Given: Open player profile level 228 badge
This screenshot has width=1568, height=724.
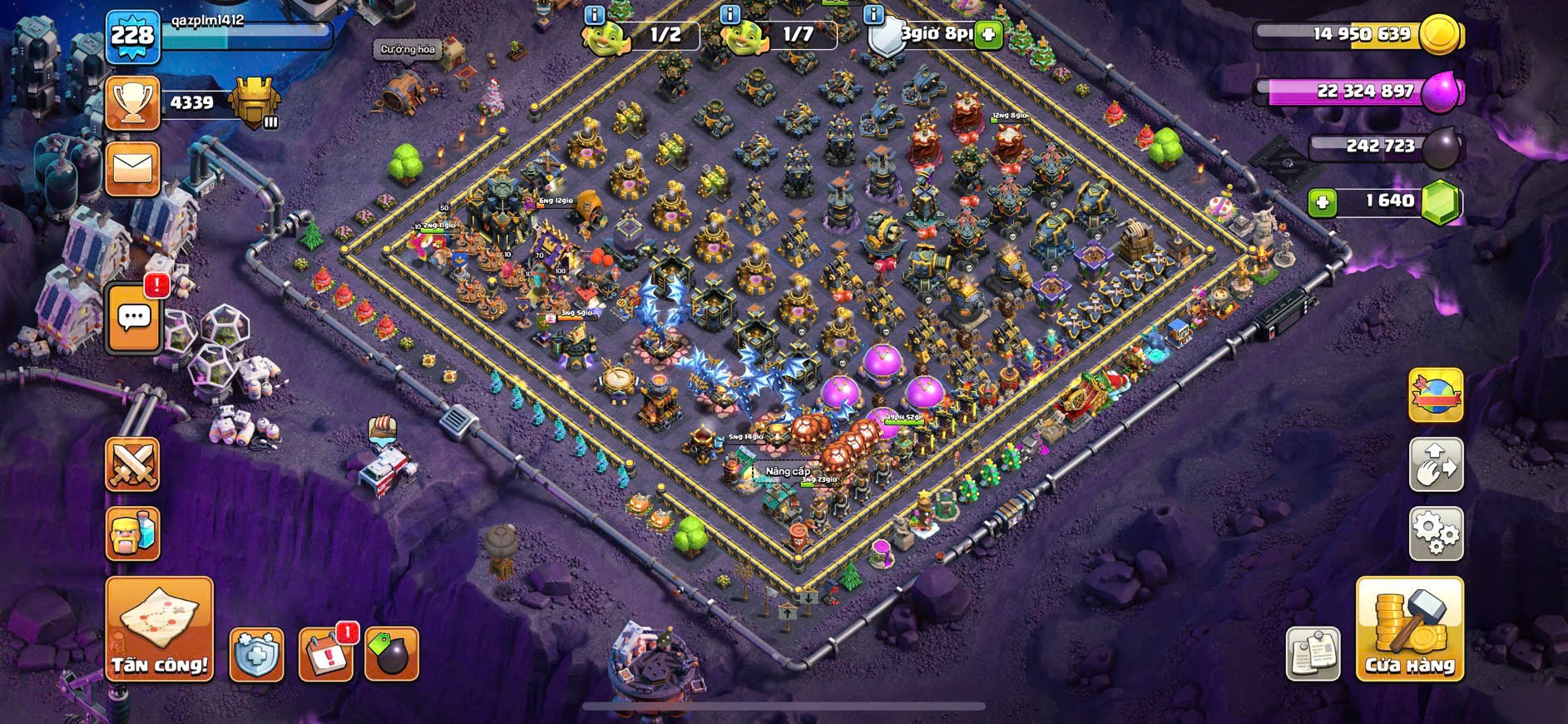Looking at the screenshot, I should pyautogui.click(x=133, y=36).
